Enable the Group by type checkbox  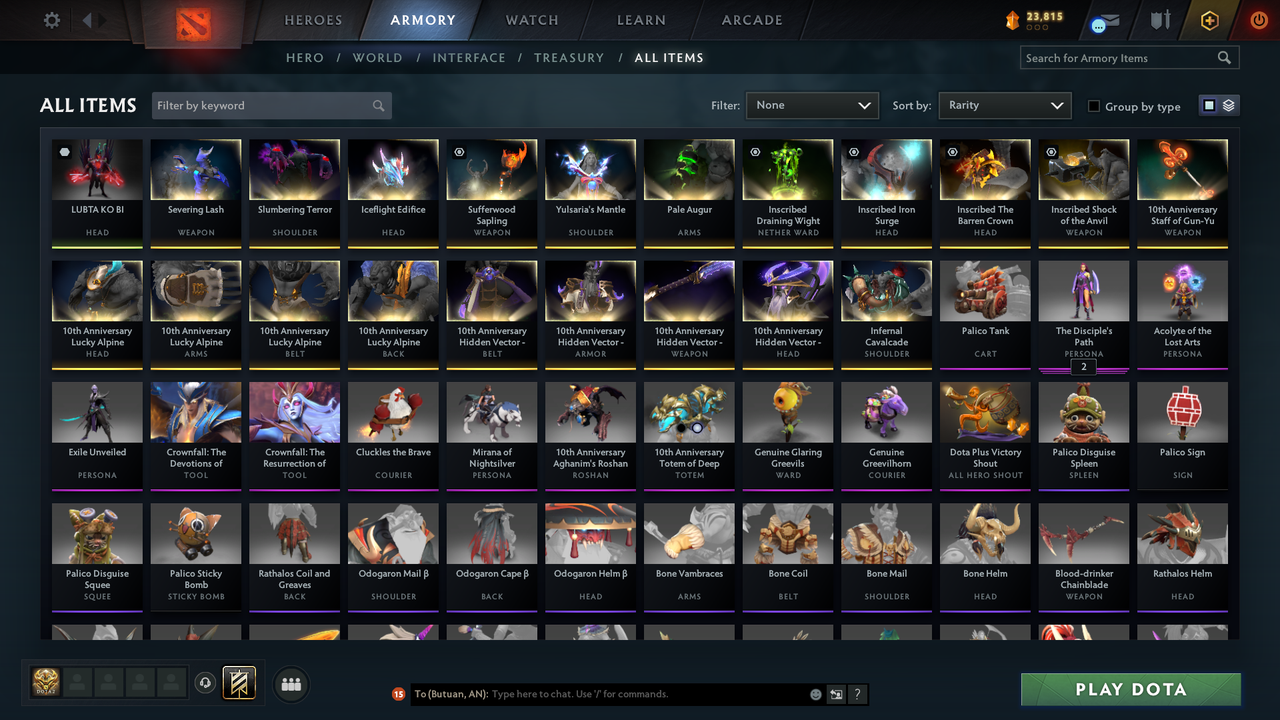[x=1093, y=106]
